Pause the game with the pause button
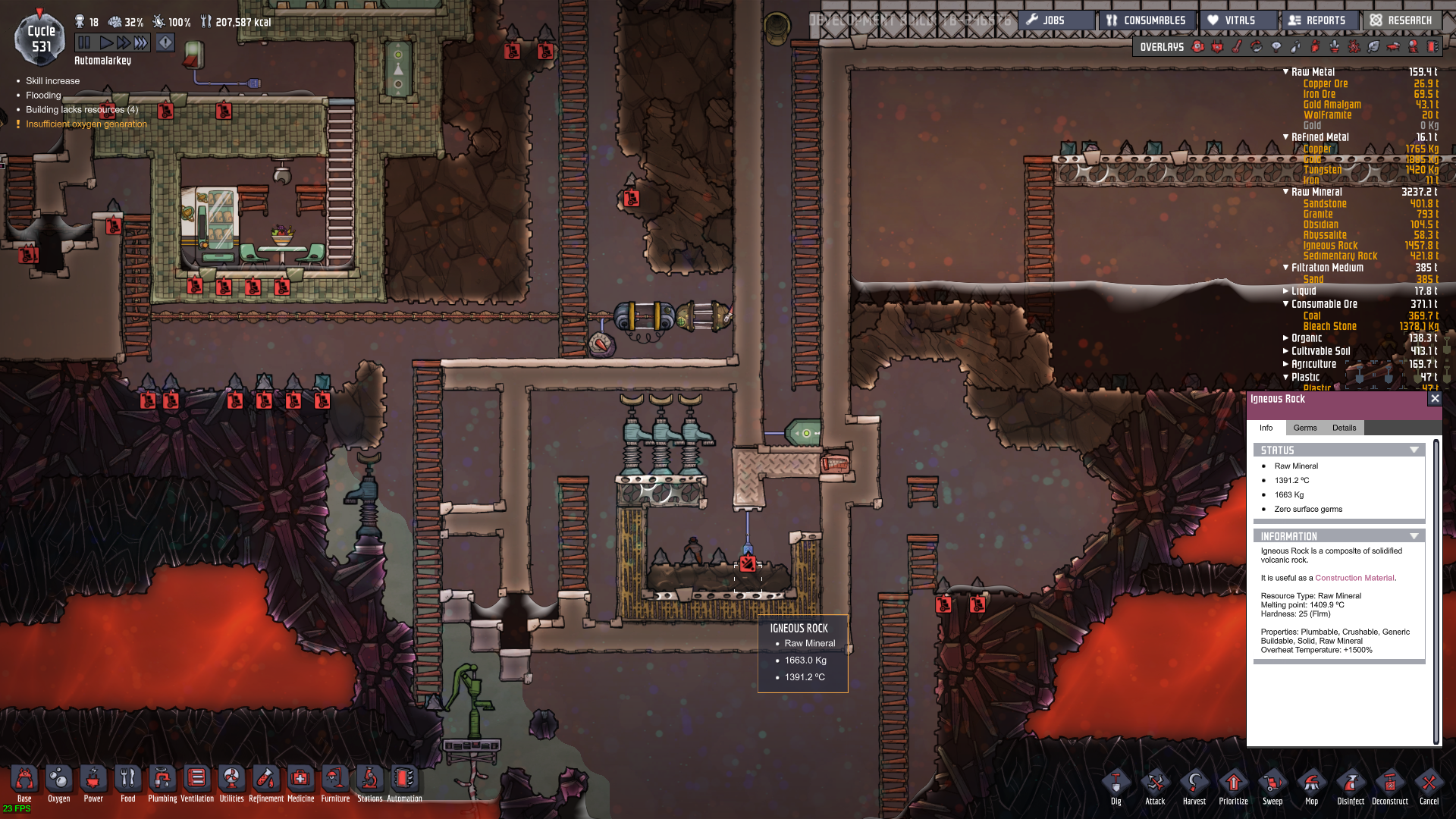 click(x=84, y=42)
